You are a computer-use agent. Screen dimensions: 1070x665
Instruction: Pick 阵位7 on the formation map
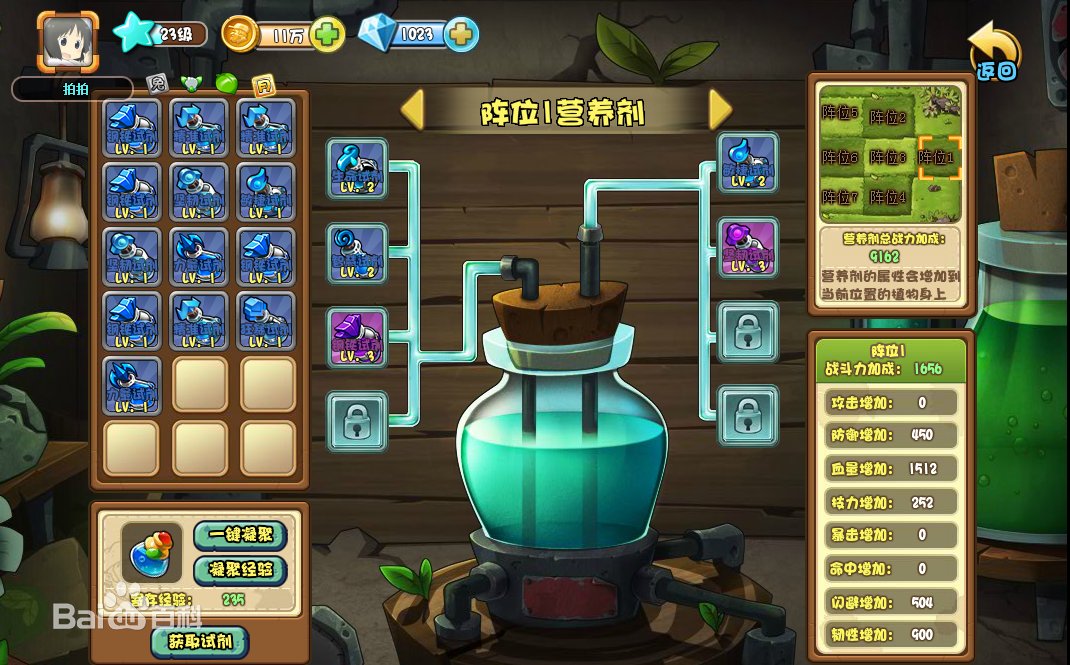click(840, 196)
